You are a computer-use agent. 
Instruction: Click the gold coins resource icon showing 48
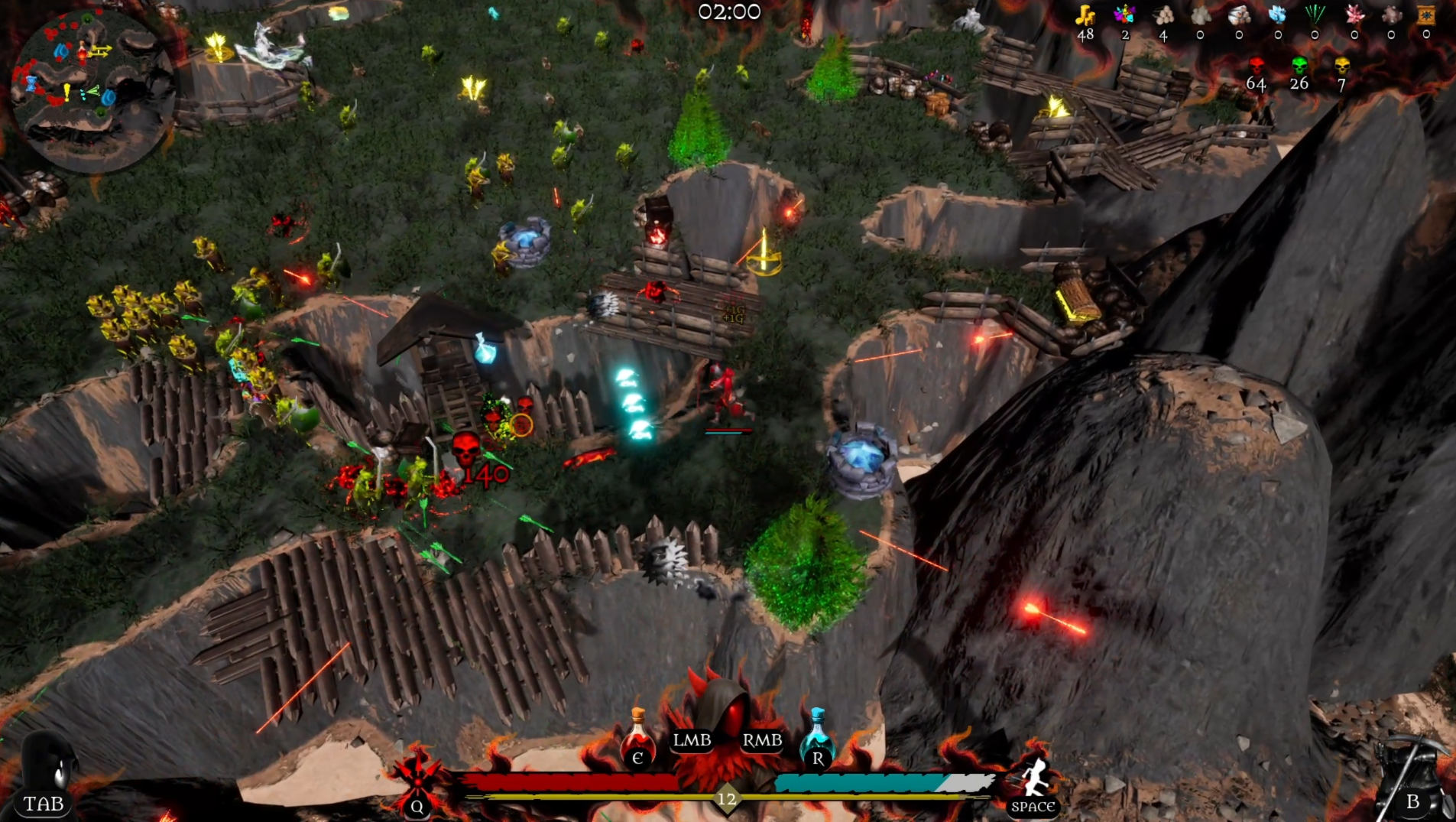pos(1085,15)
